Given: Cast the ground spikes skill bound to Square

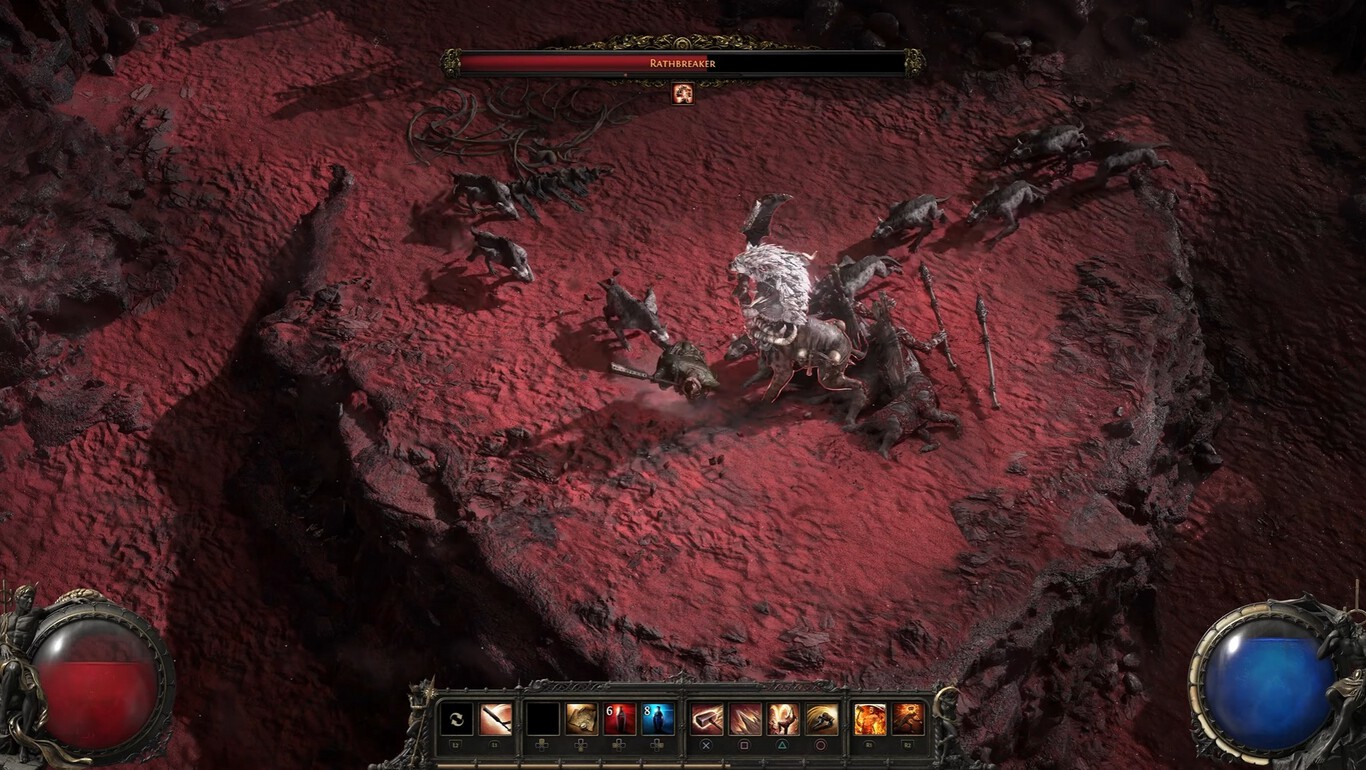Looking at the screenshot, I should point(744,718).
